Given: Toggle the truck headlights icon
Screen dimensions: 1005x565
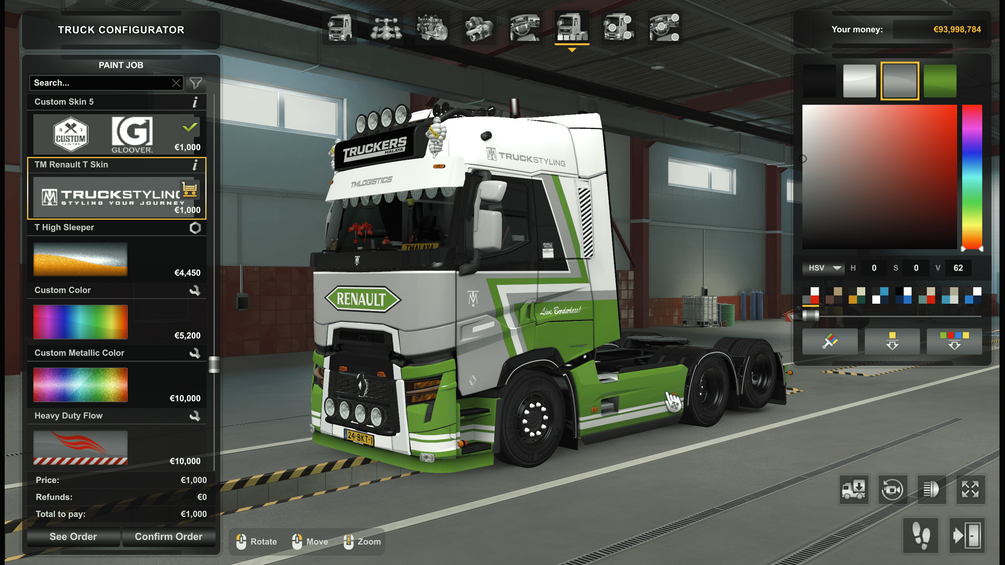Looking at the screenshot, I should tap(931, 489).
